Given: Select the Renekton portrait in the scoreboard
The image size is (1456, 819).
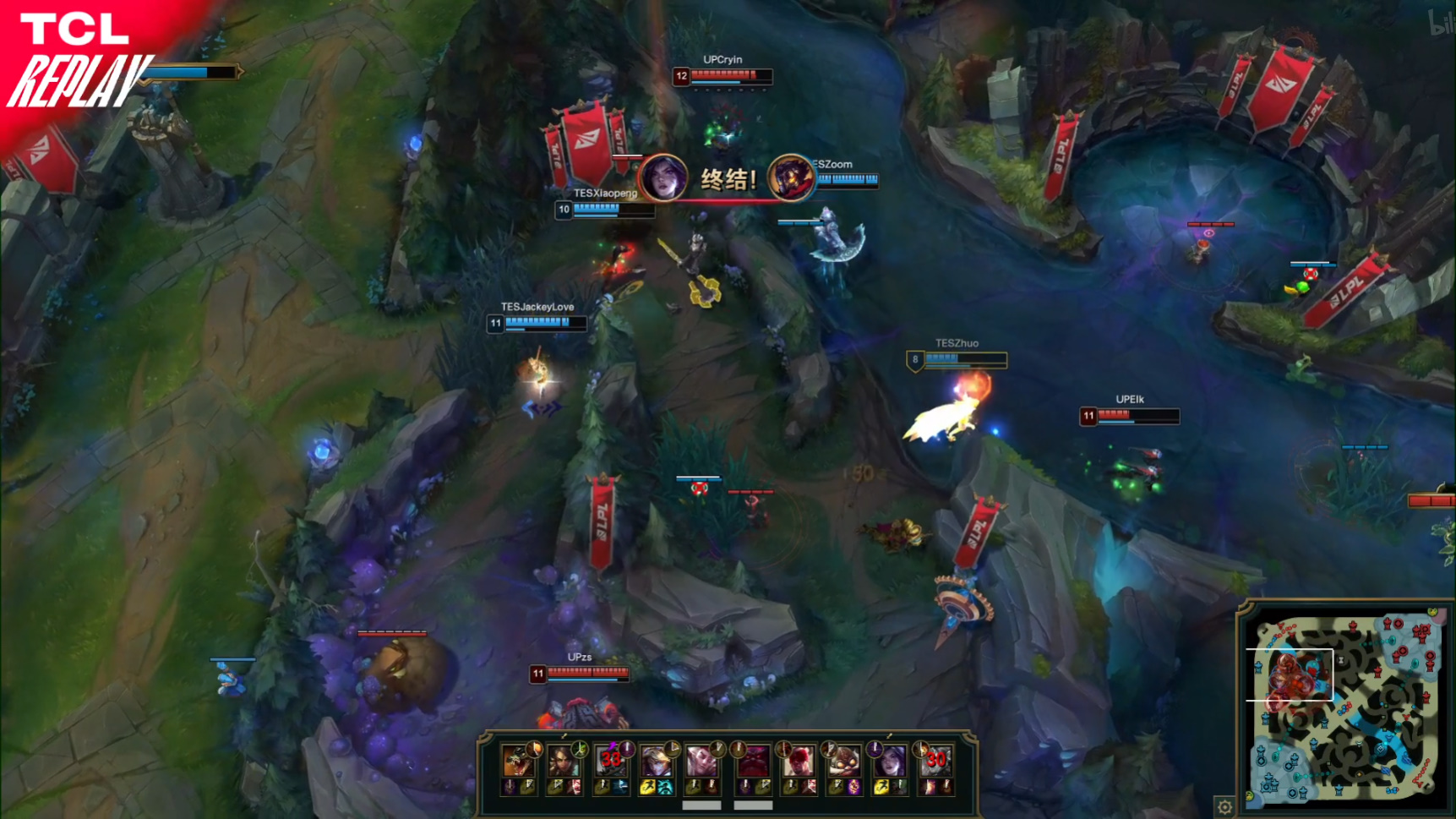Looking at the screenshot, I should coord(517,762).
